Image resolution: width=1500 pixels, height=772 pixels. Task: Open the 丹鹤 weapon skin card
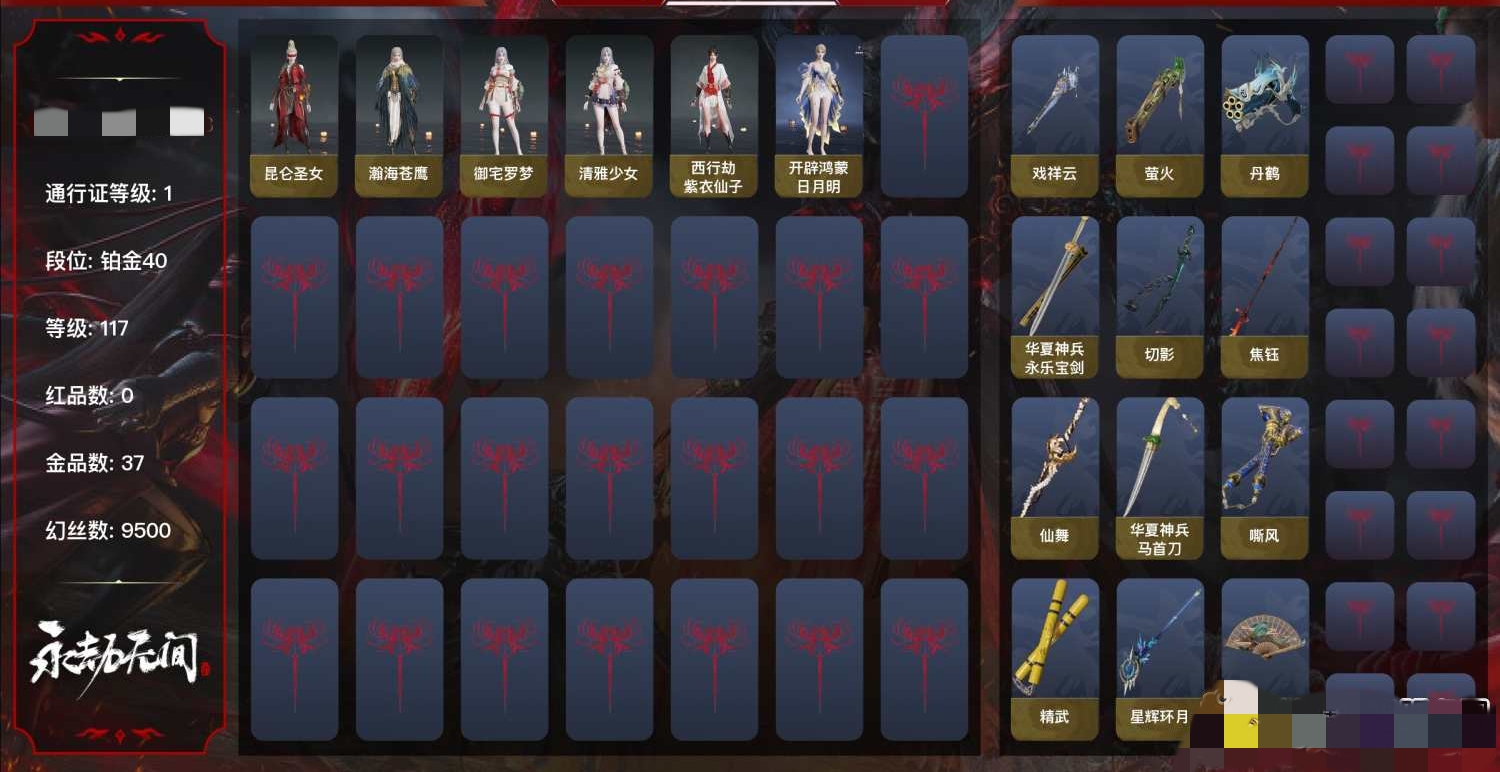point(1265,116)
